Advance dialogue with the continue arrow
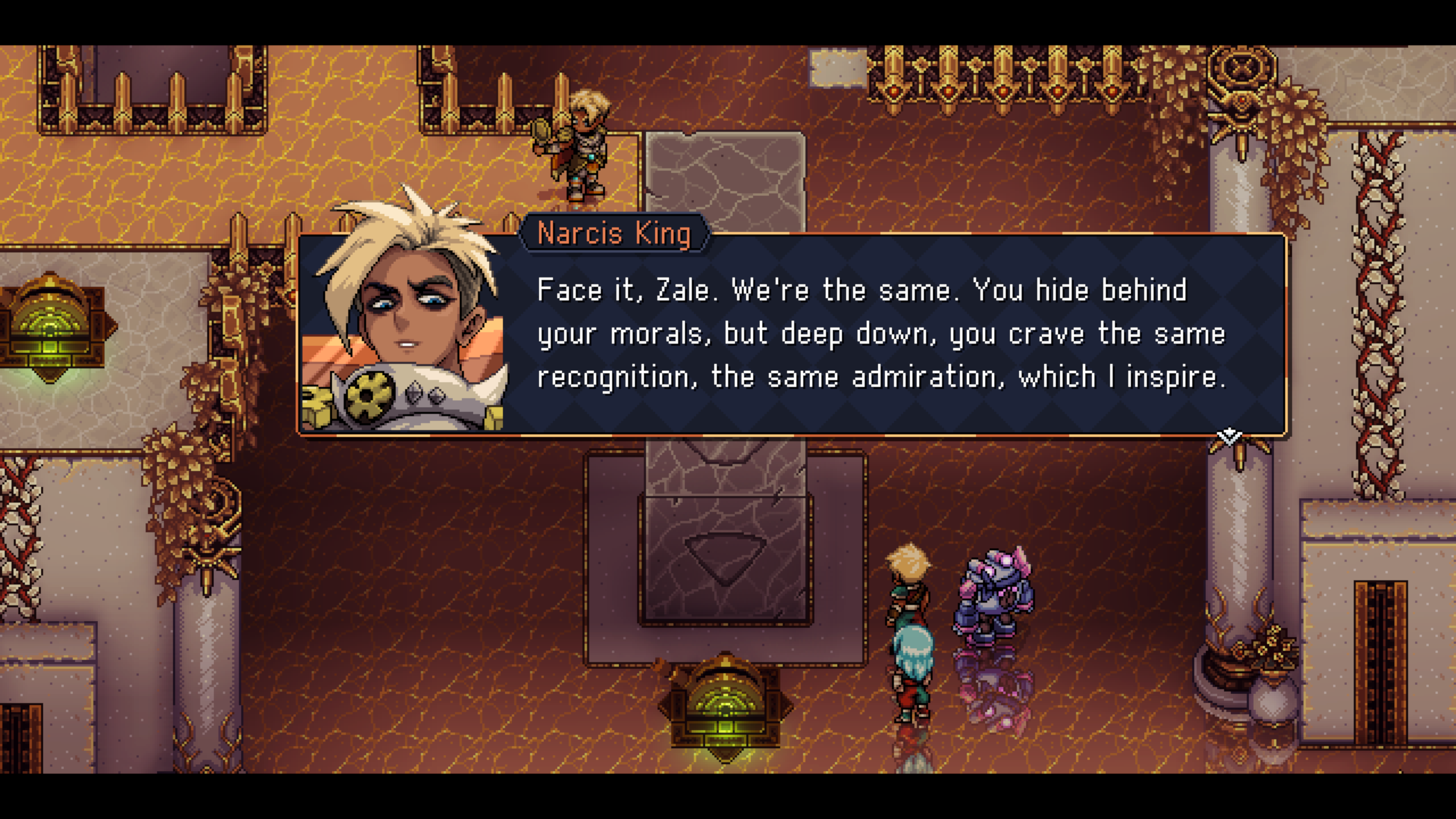The height and width of the screenshot is (819, 1456). click(x=1228, y=437)
